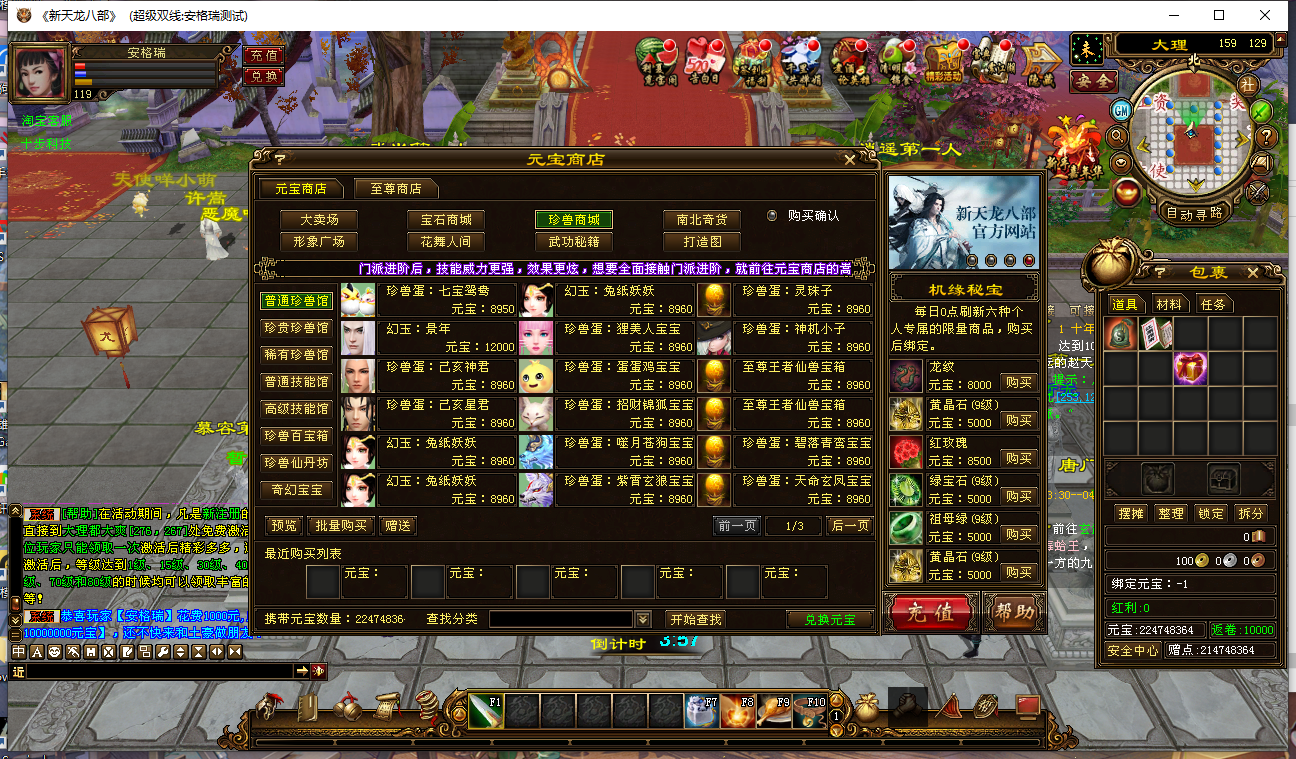The width and height of the screenshot is (1296, 759).
Task: Click the black fist icon on the bottom toolbar
Action: (910, 707)
